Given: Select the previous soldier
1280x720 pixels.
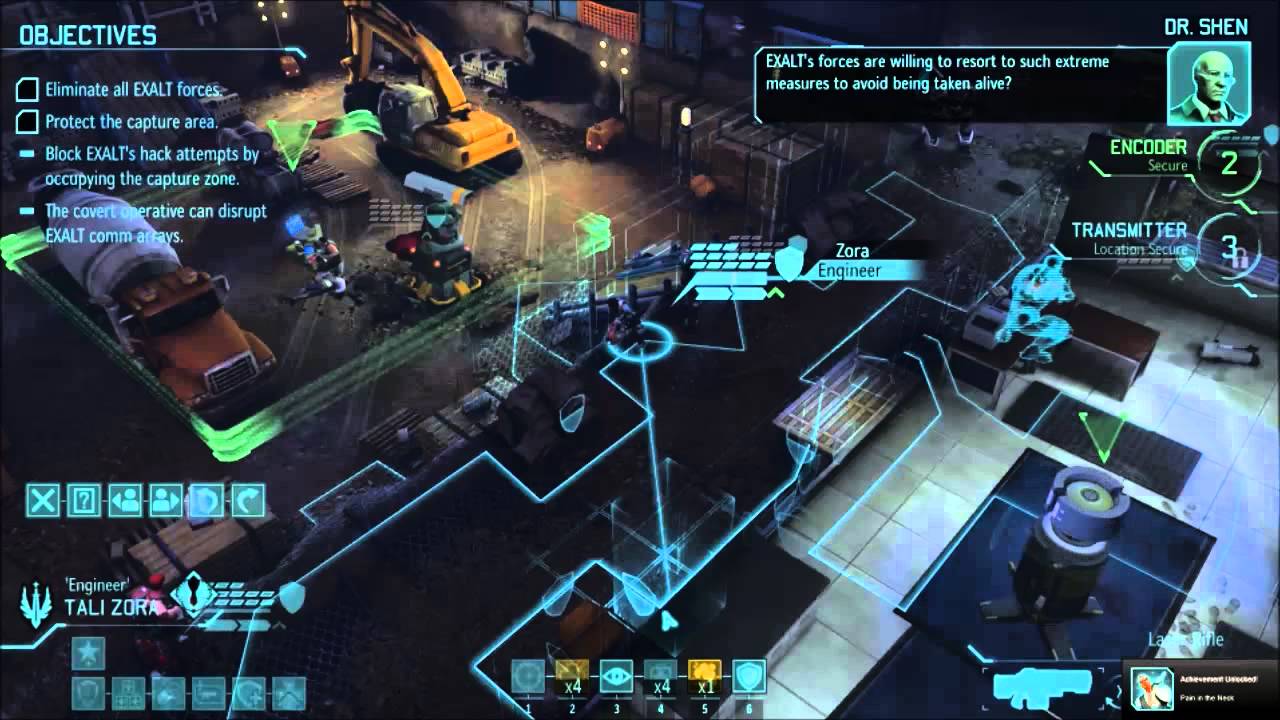Looking at the screenshot, I should point(125,499).
